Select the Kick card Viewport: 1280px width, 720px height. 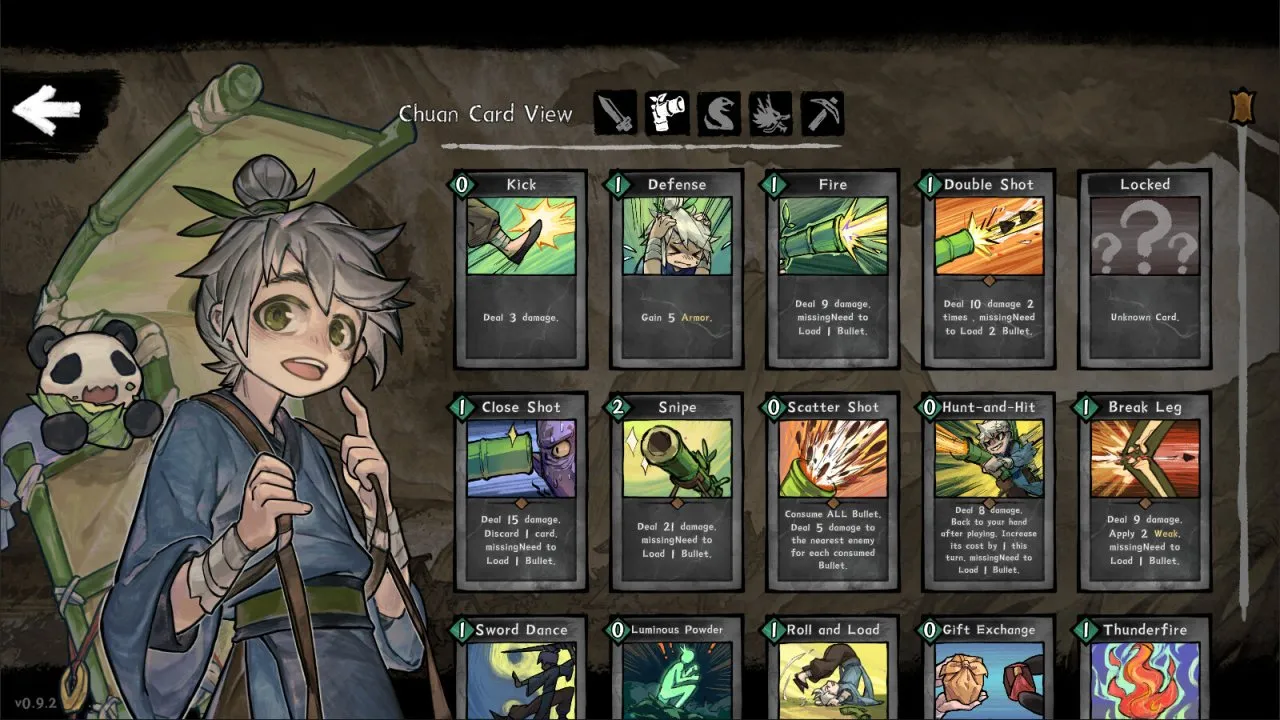click(x=521, y=269)
